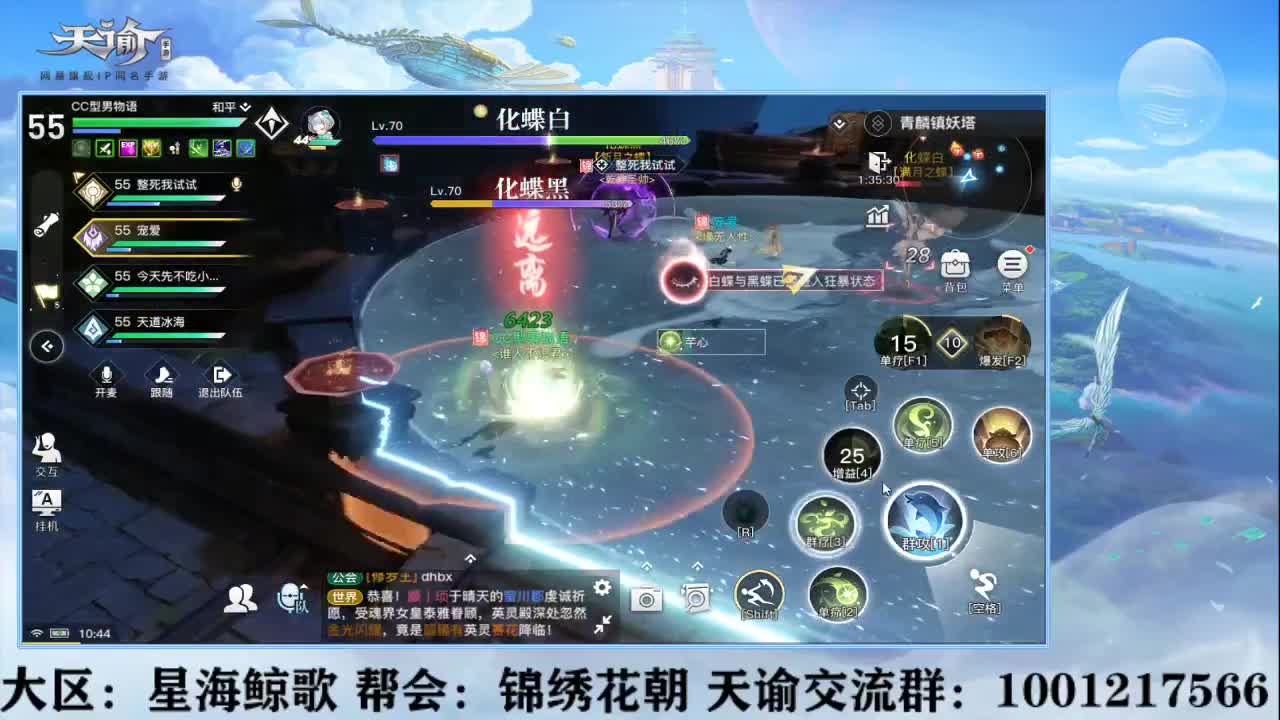Viewport: 1280px width, 720px height.
Task: Open the 菜单 game menu
Action: point(1012,262)
